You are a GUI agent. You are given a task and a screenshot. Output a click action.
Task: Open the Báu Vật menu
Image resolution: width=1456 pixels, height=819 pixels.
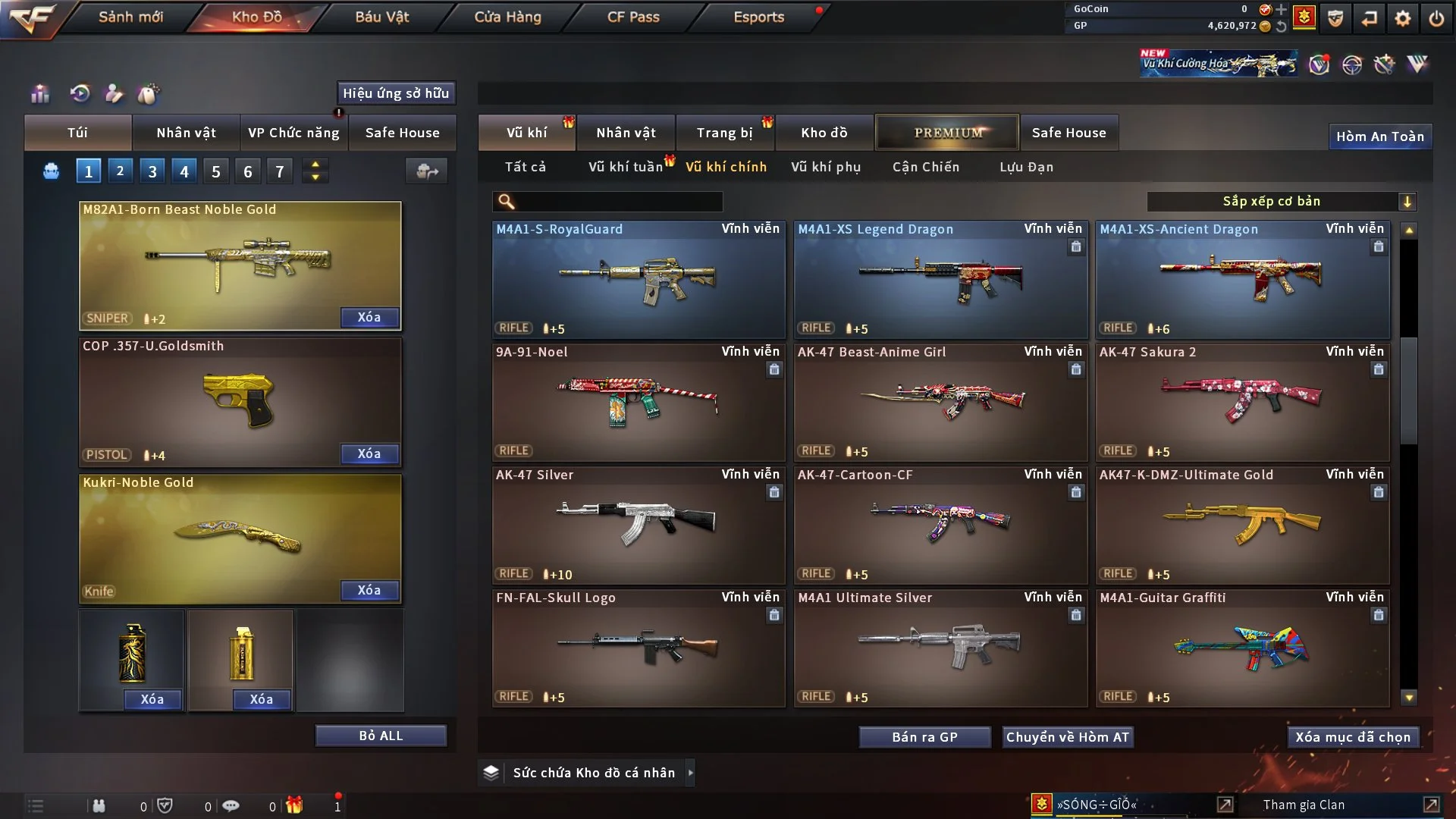[x=381, y=17]
